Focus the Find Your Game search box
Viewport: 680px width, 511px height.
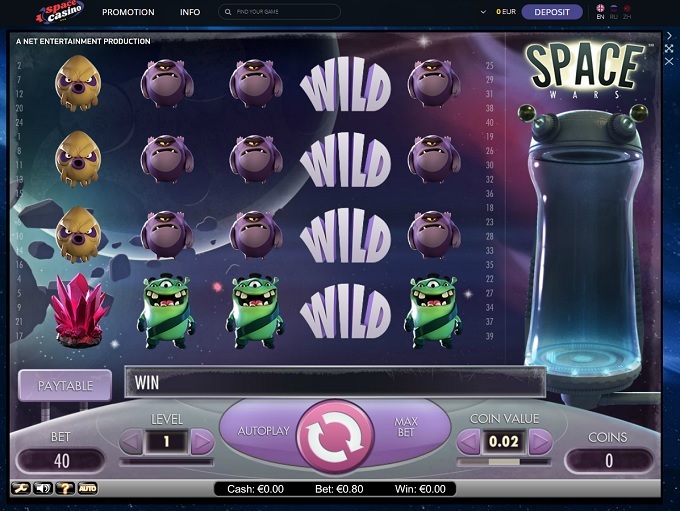[x=280, y=12]
